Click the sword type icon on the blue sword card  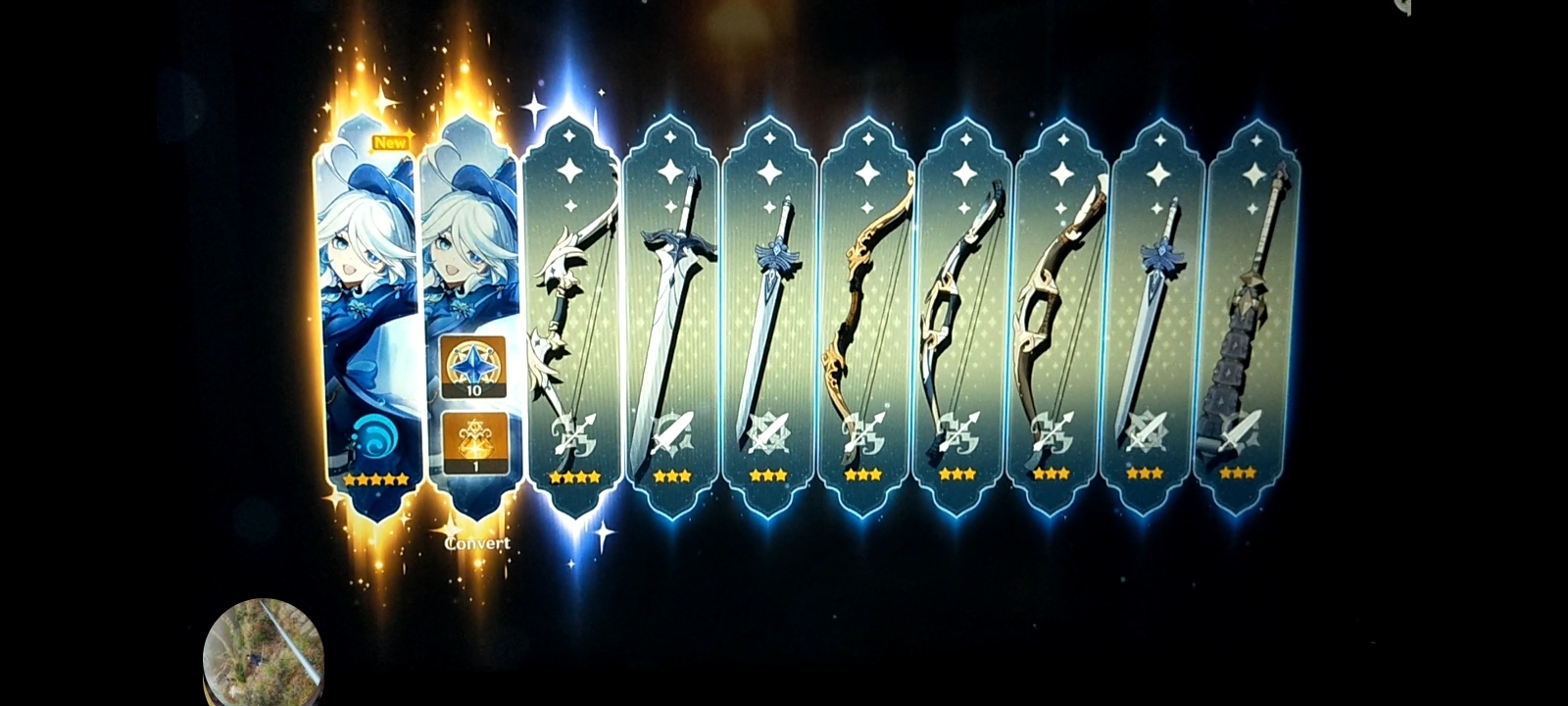(x=766, y=431)
